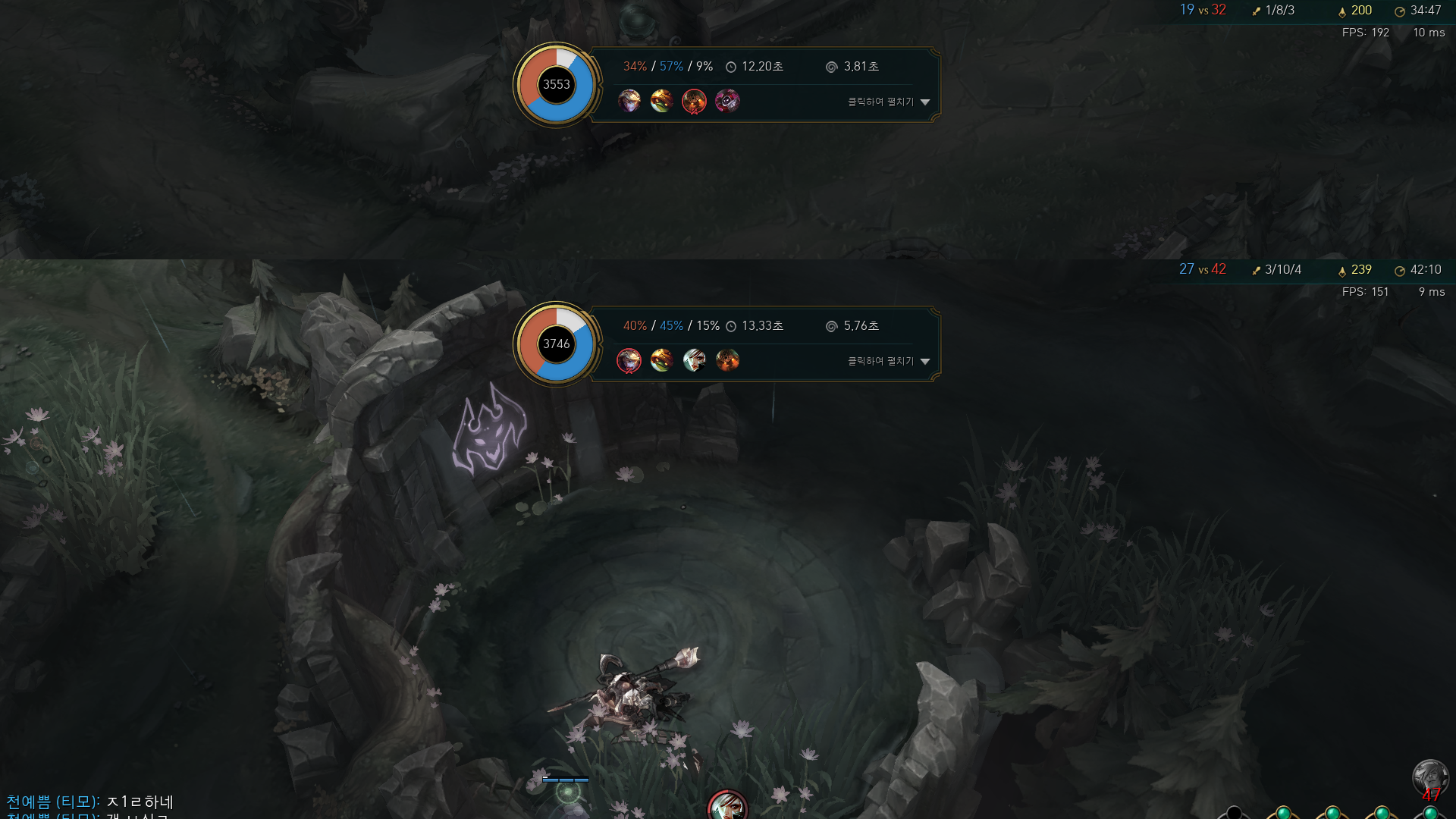Select the greyed-out dead ally portrait
Image resolution: width=1456 pixels, height=819 pixels.
click(x=1430, y=777)
